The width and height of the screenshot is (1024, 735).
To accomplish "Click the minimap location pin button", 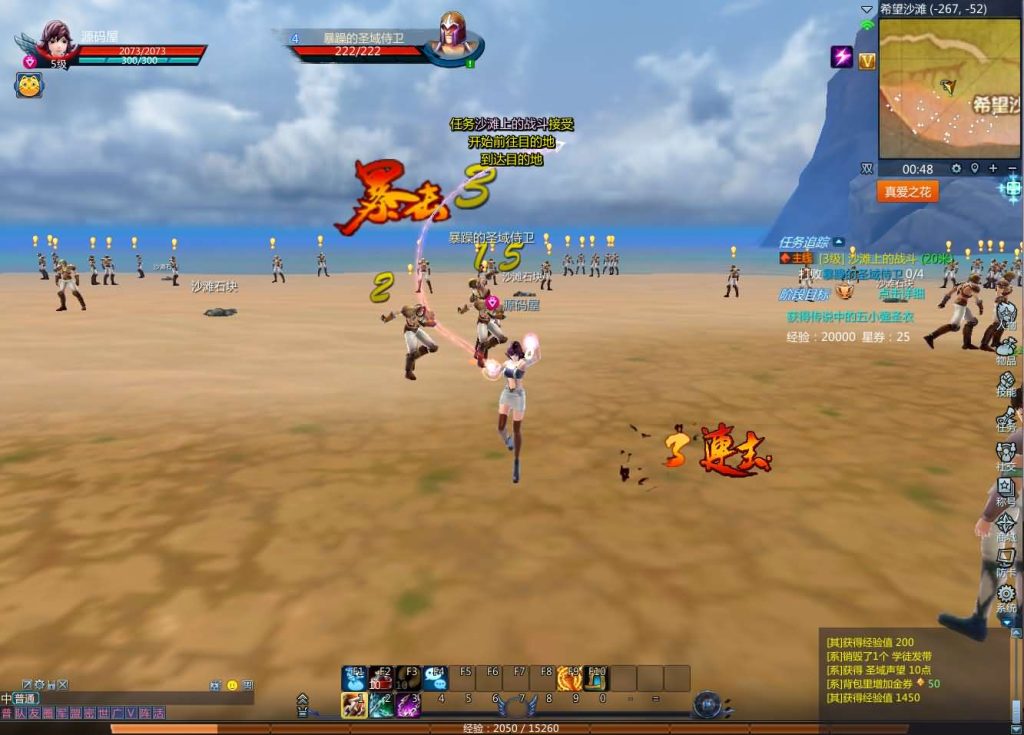I will [x=975, y=169].
